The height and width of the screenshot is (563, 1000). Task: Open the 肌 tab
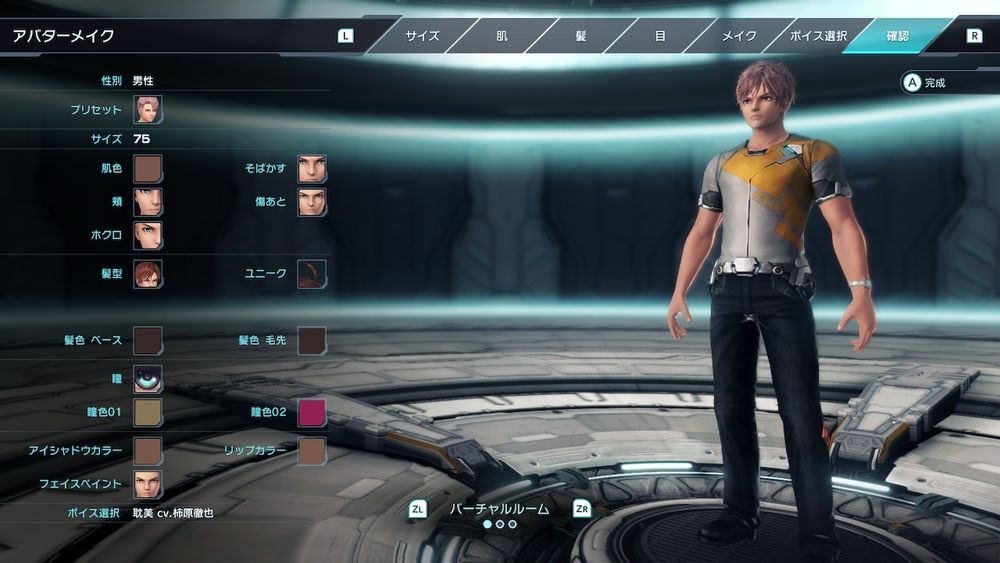point(501,36)
